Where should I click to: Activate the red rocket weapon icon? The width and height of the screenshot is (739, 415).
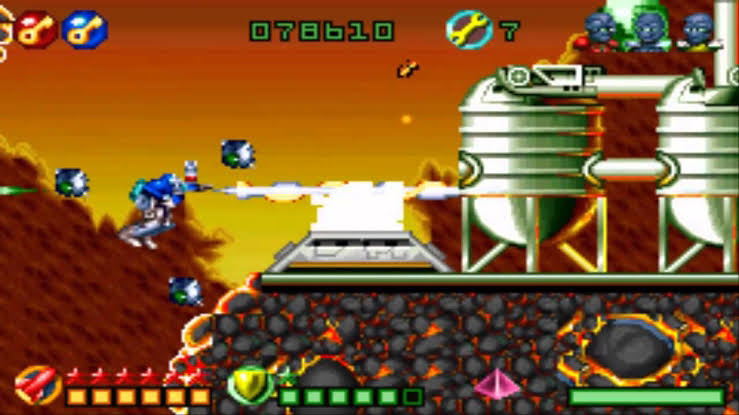coord(38,385)
